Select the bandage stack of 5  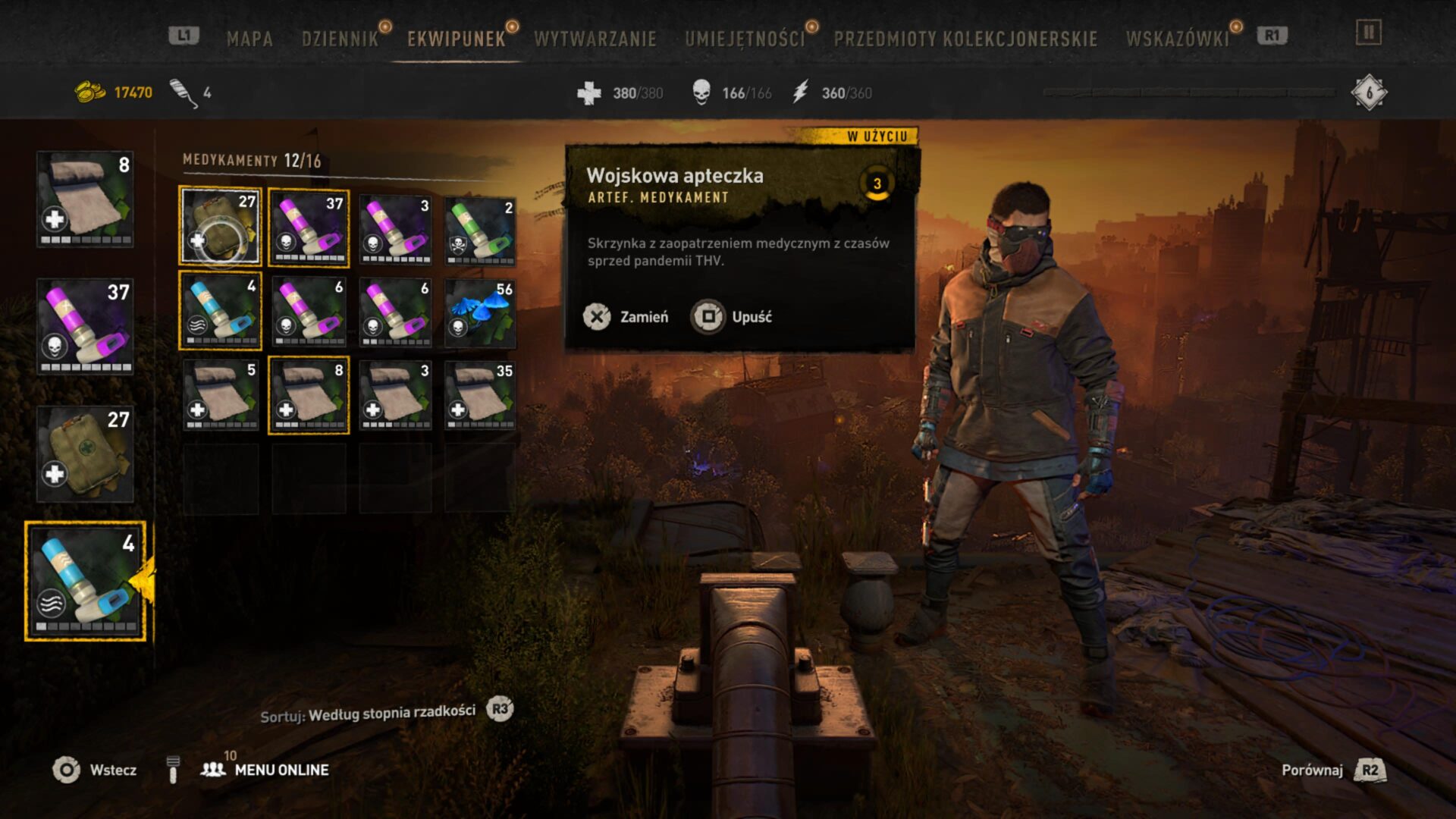(221, 394)
